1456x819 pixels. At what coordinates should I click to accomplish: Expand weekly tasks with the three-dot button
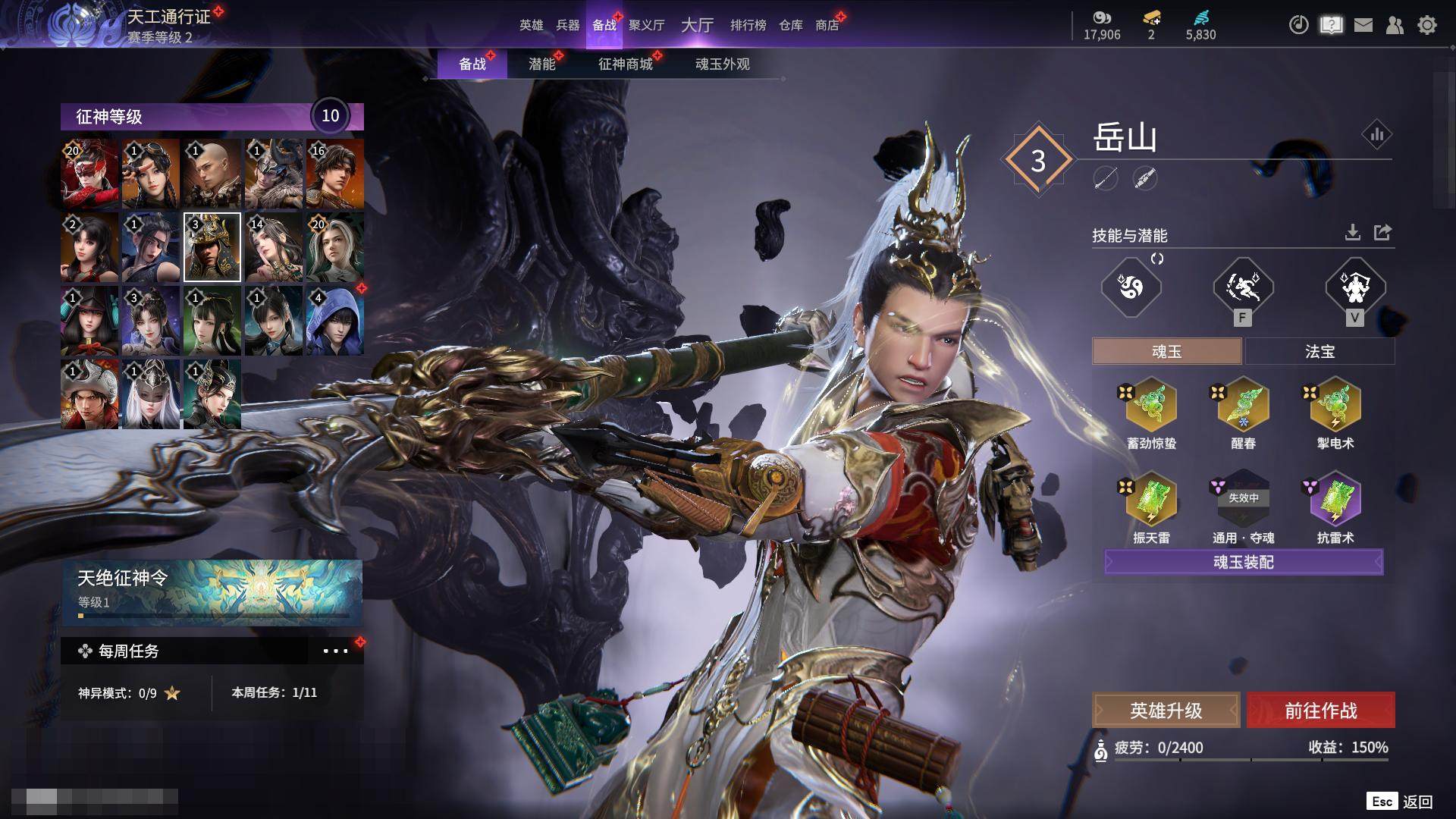coord(335,651)
